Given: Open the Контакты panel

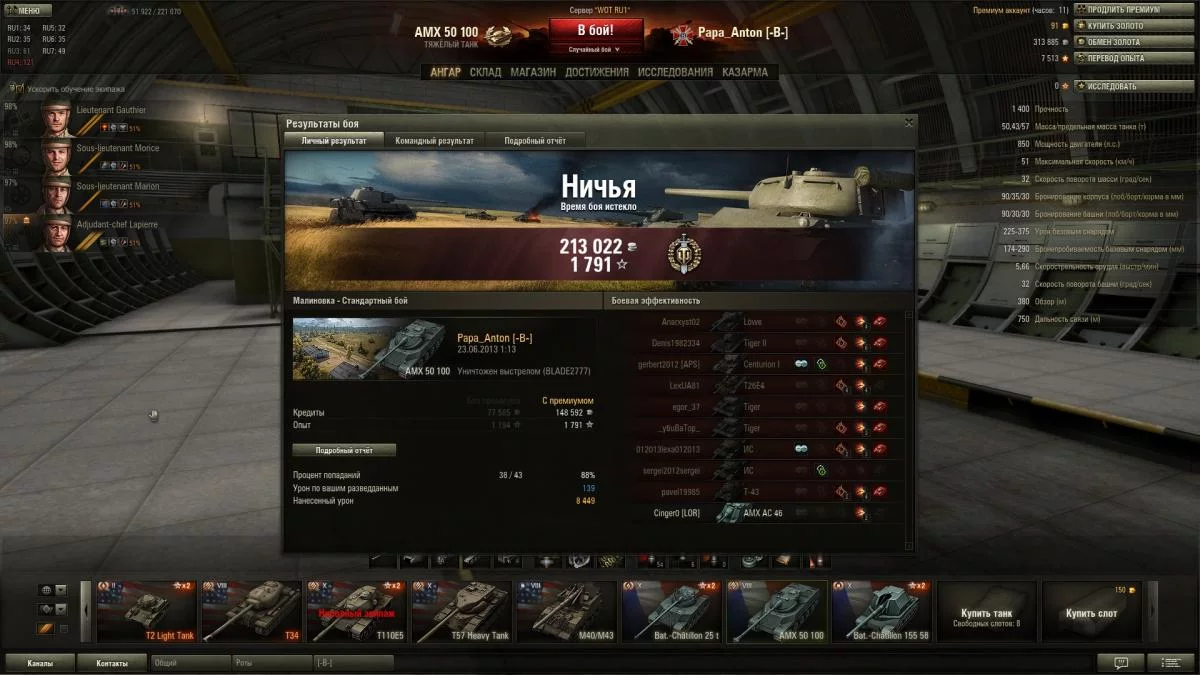Looking at the screenshot, I should tap(111, 663).
